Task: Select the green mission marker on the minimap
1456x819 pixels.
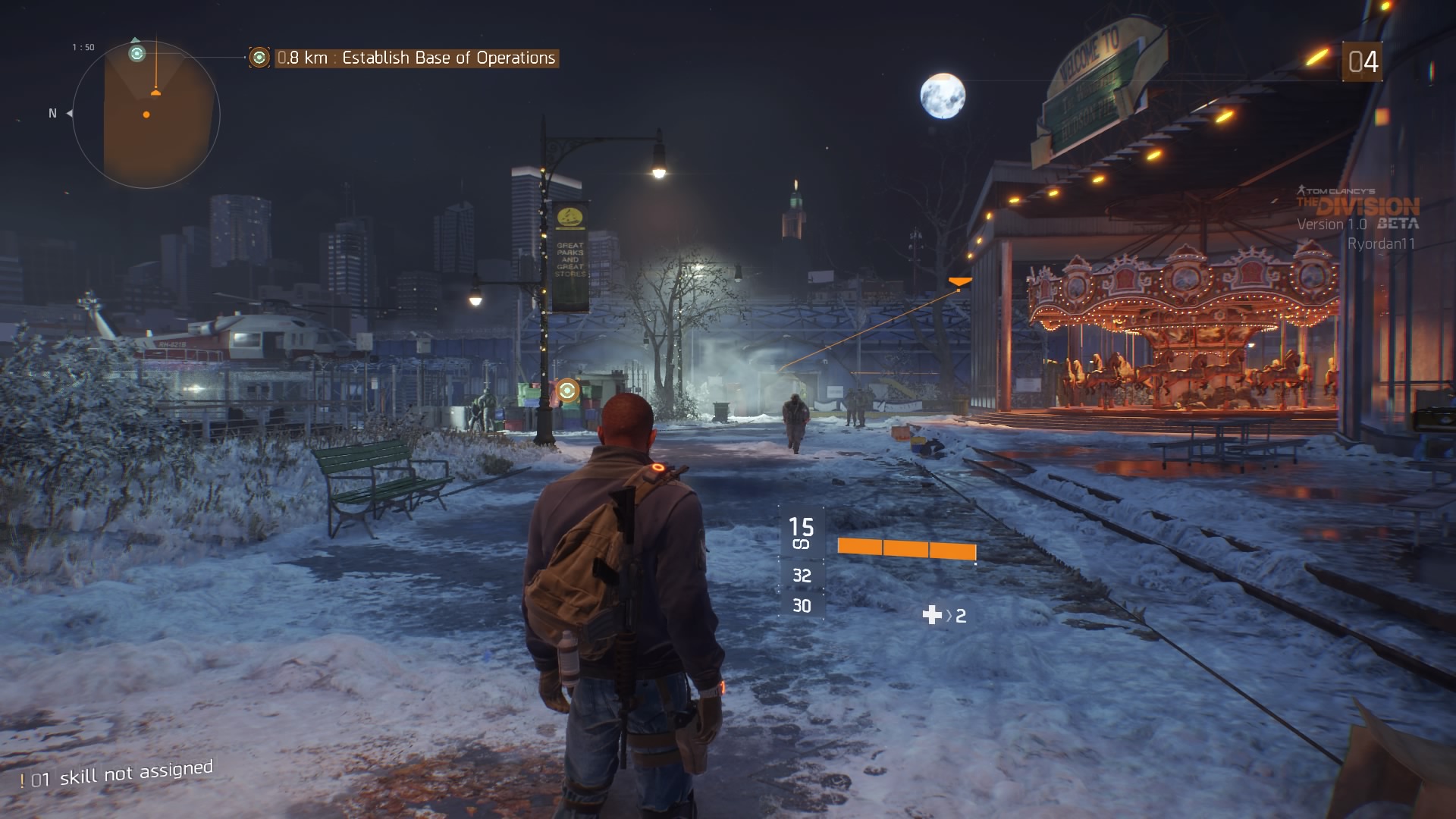Action: pyautogui.click(x=136, y=54)
